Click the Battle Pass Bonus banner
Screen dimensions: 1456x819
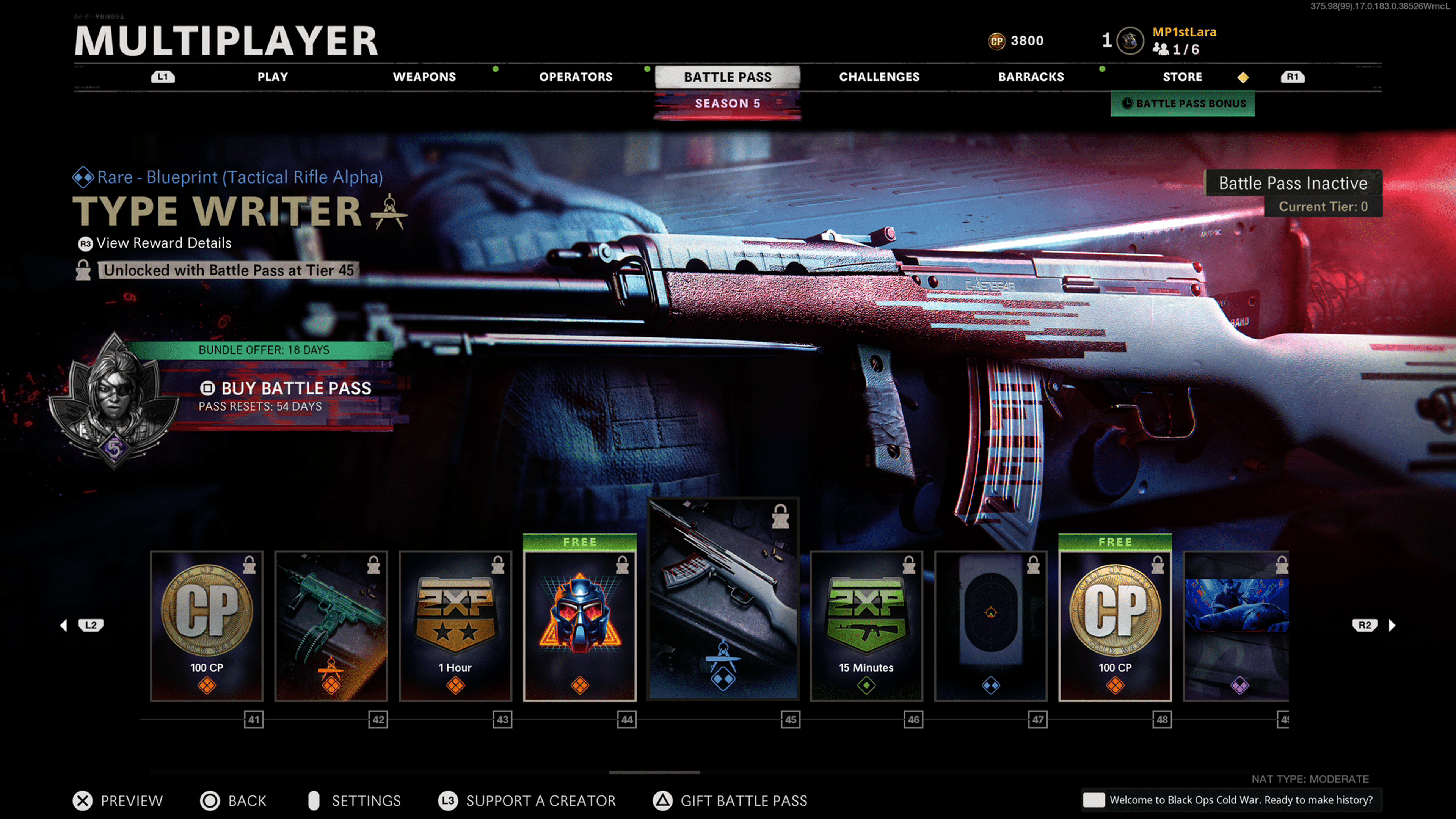pyautogui.click(x=1183, y=104)
